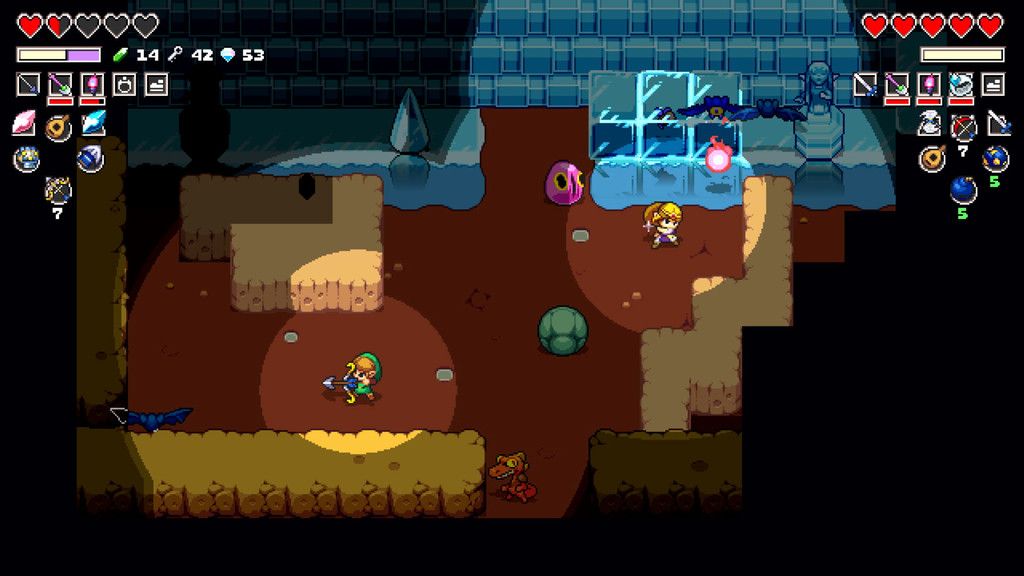
Task: Equip the dark bow with gold tips
Action: [58, 188]
